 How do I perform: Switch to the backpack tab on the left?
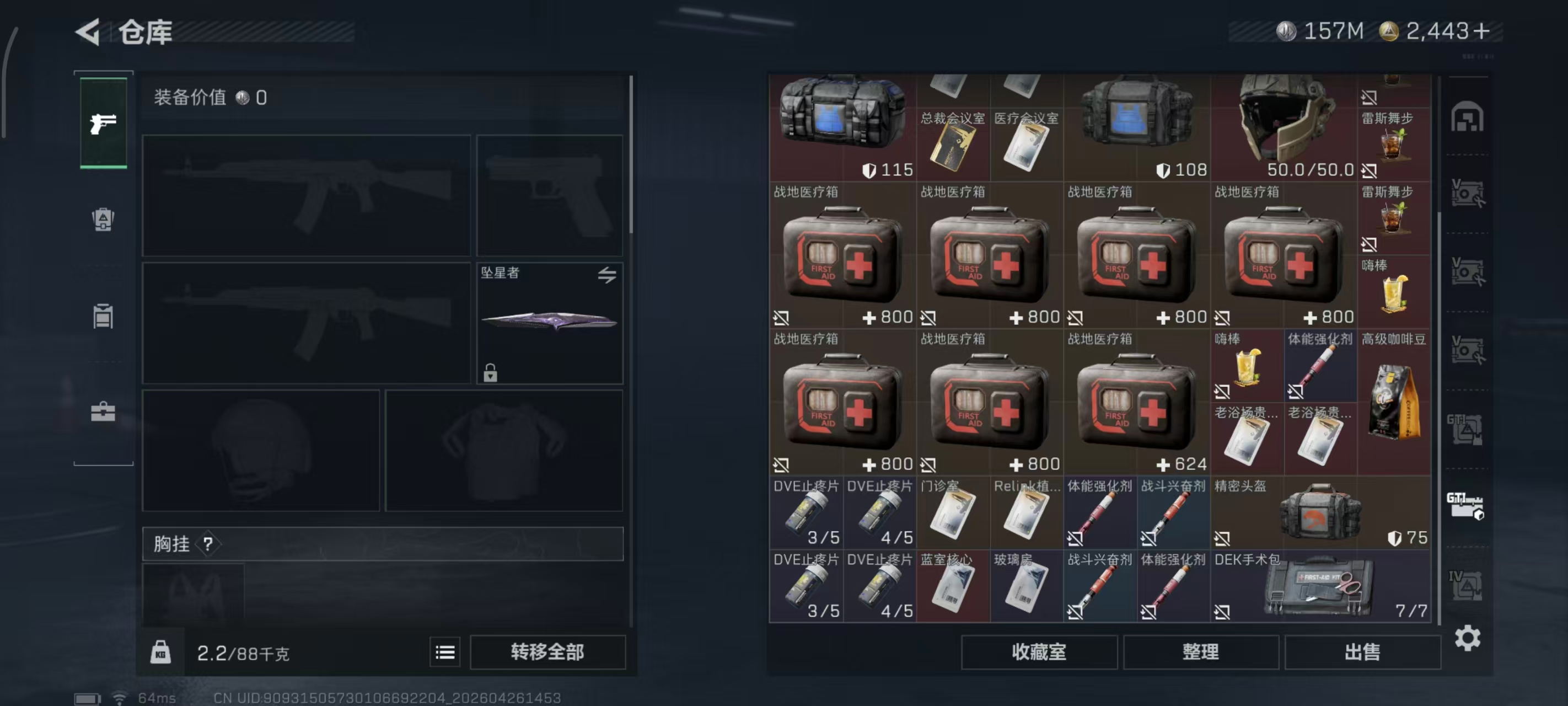click(103, 220)
